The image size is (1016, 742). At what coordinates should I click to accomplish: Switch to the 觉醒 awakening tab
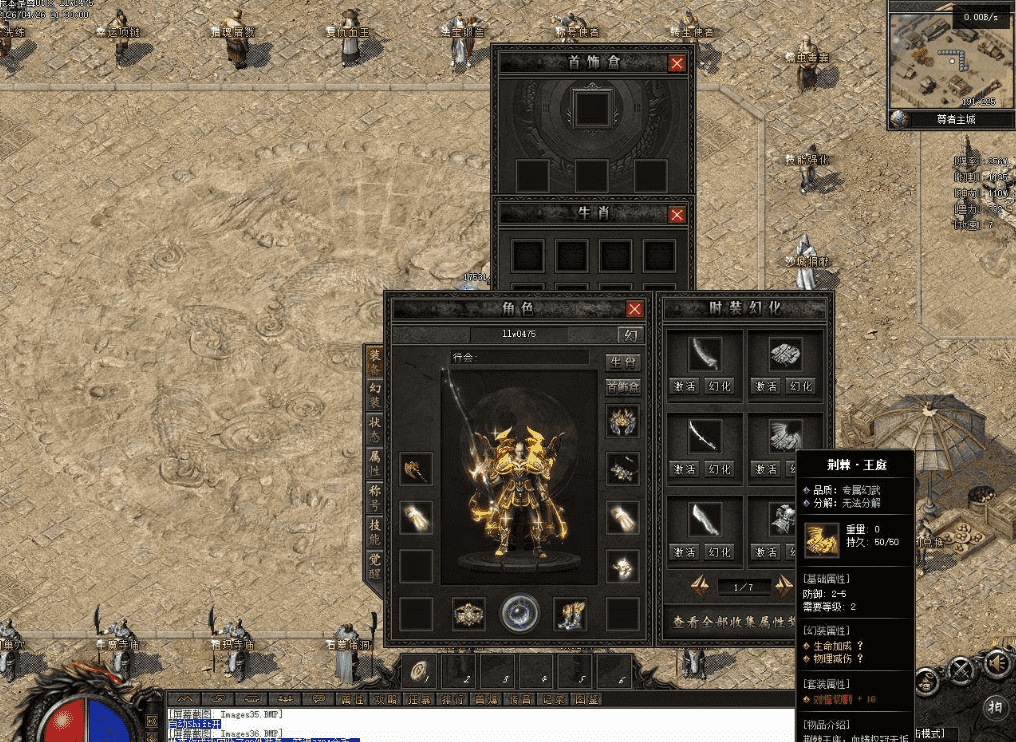(375, 565)
